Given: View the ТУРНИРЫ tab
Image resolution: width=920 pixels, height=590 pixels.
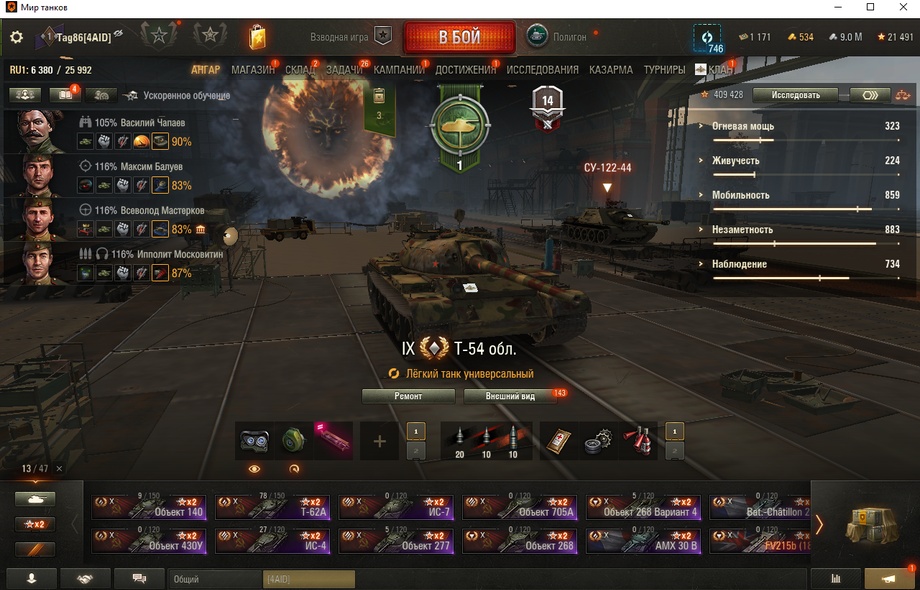Looking at the screenshot, I should pyautogui.click(x=665, y=70).
